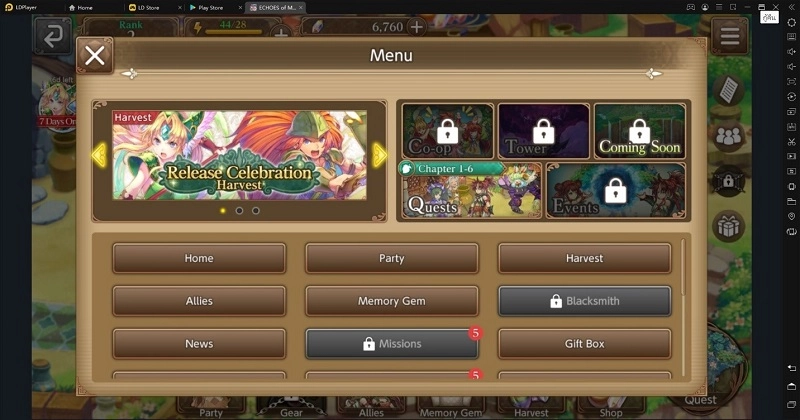This screenshot has width=800, height=420.
Task: Click the locked Blacksmith button
Action: click(584, 301)
